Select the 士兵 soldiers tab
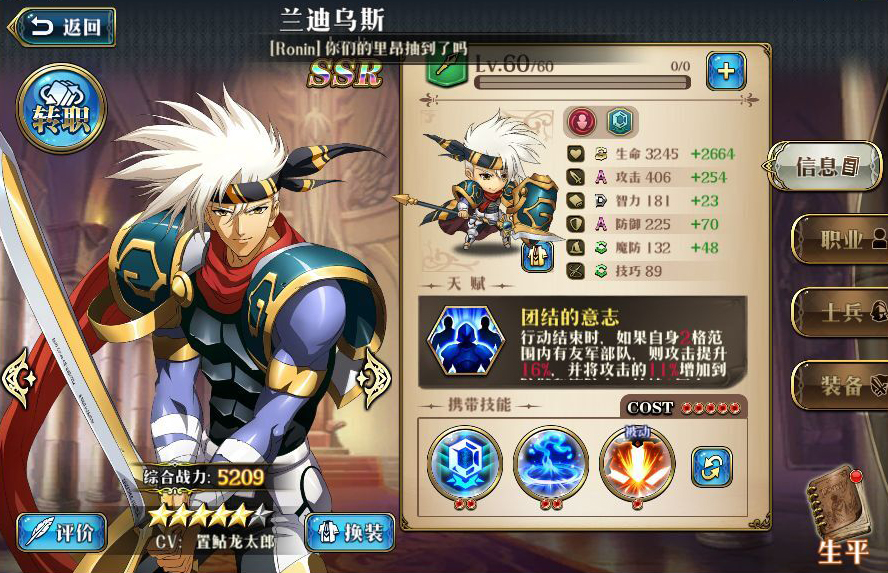888x573 pixels. [x=840, y=312]
